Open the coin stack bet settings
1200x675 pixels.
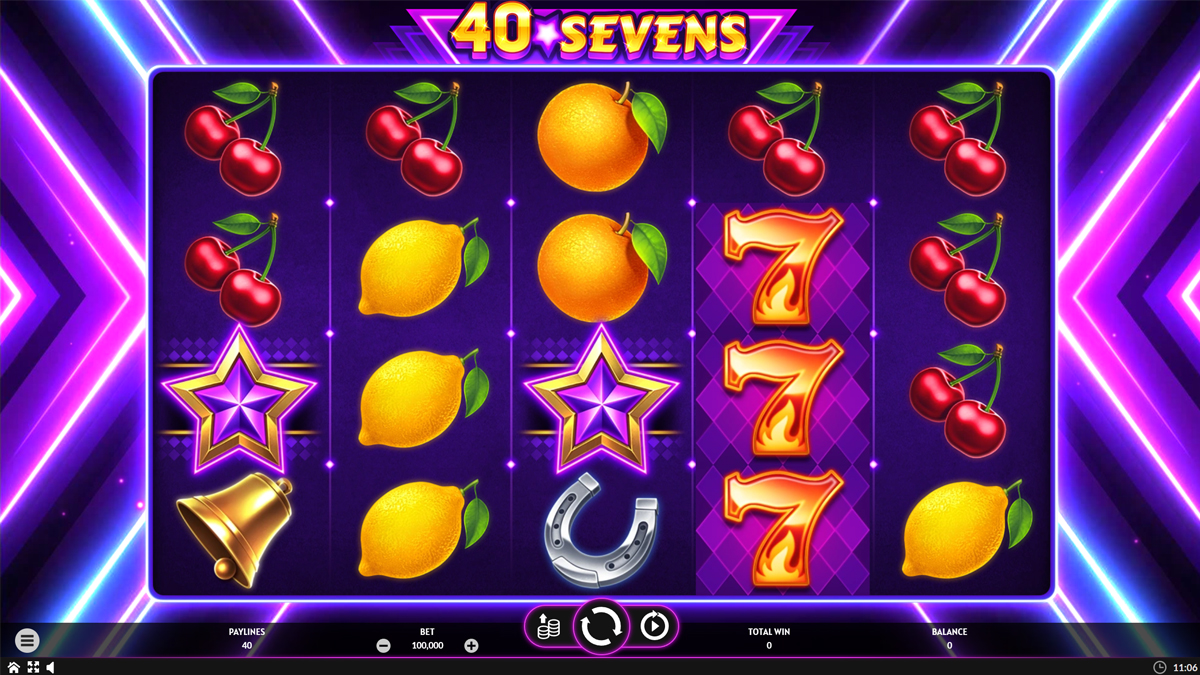[x=546, y=626]
